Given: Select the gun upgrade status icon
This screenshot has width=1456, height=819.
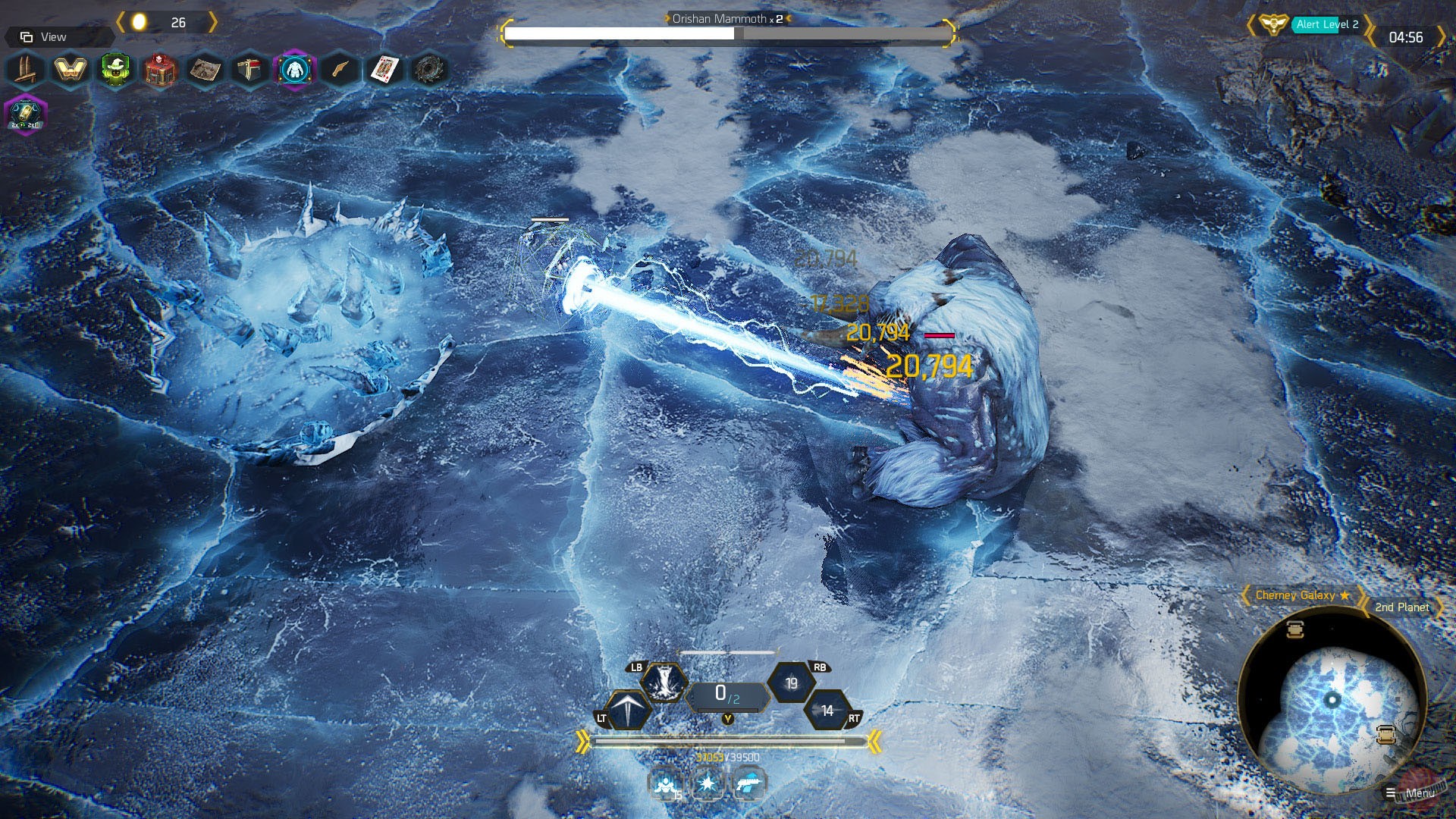Looking at the screenshot, I should (750, 783).
